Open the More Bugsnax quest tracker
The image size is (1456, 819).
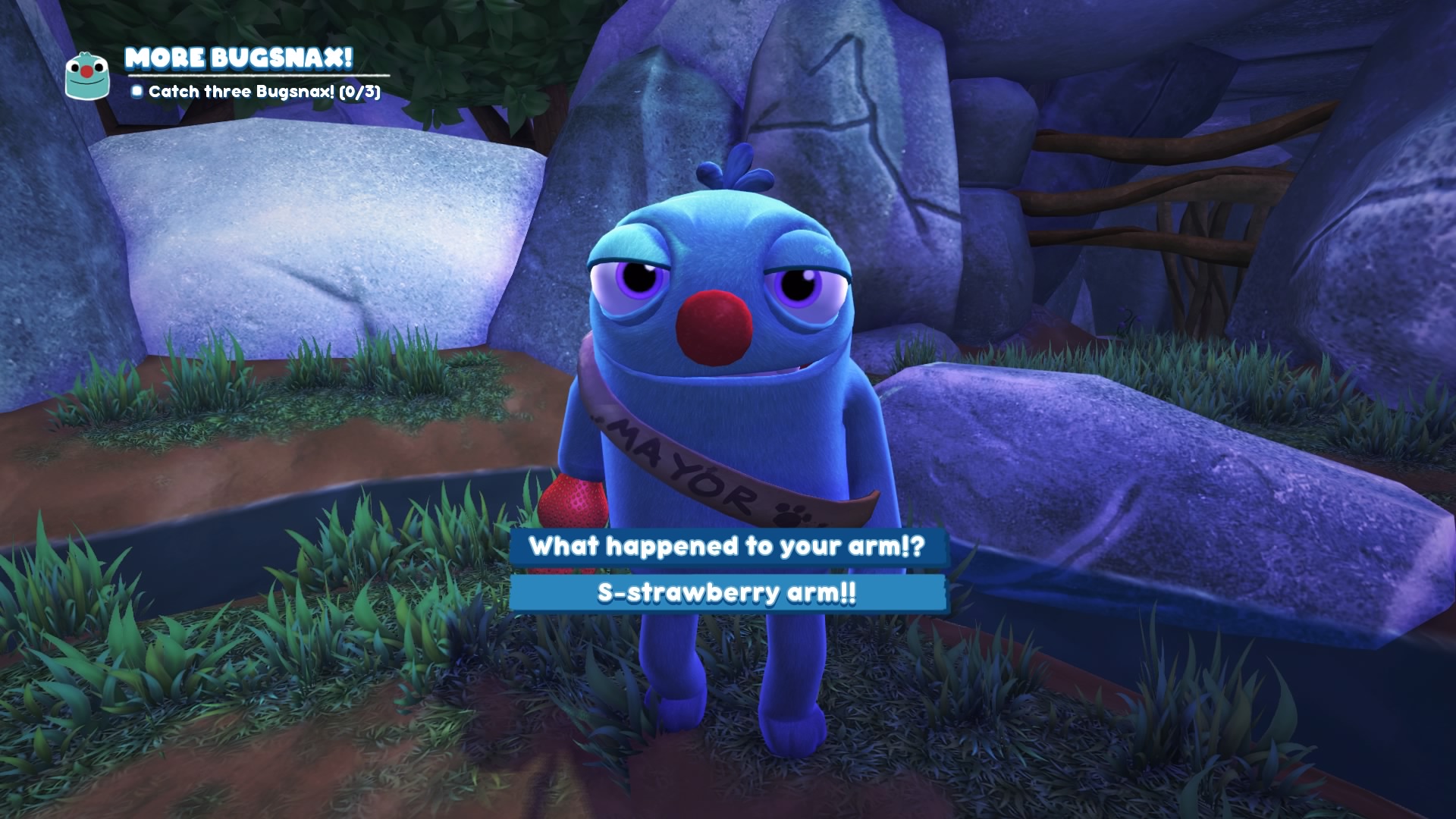coord(238,58)
